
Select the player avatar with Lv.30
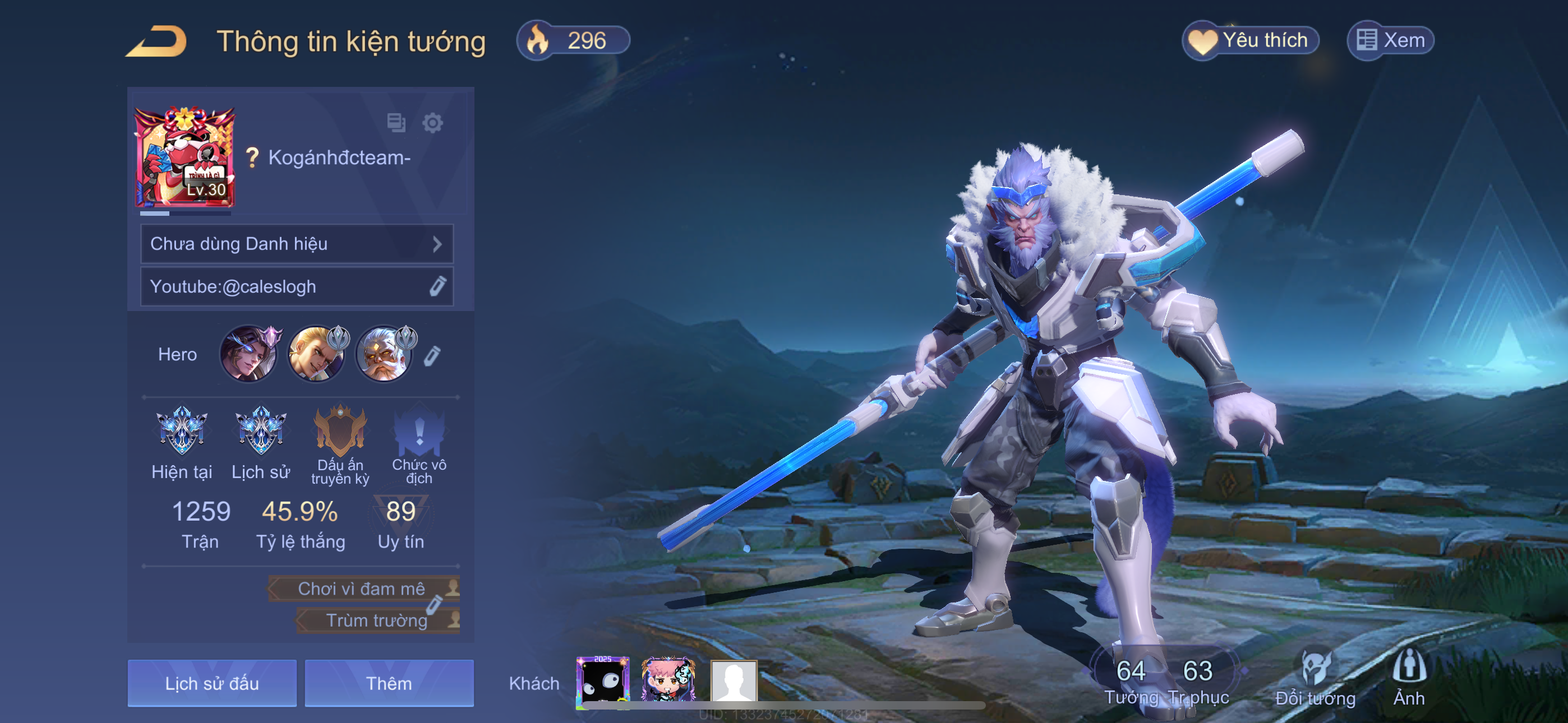coord(184,157)
